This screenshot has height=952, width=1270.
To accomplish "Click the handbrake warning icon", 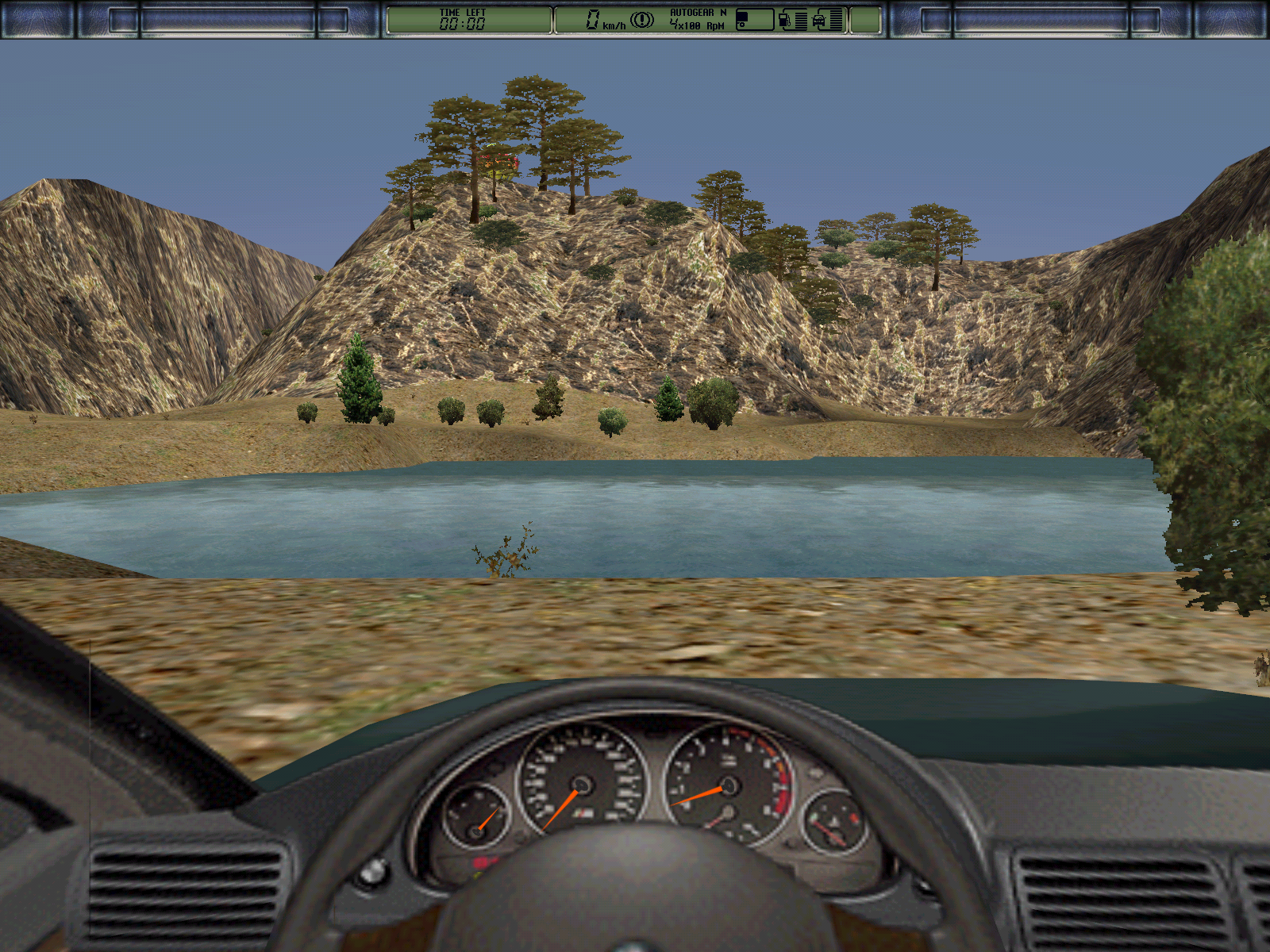I will point(642,20).
